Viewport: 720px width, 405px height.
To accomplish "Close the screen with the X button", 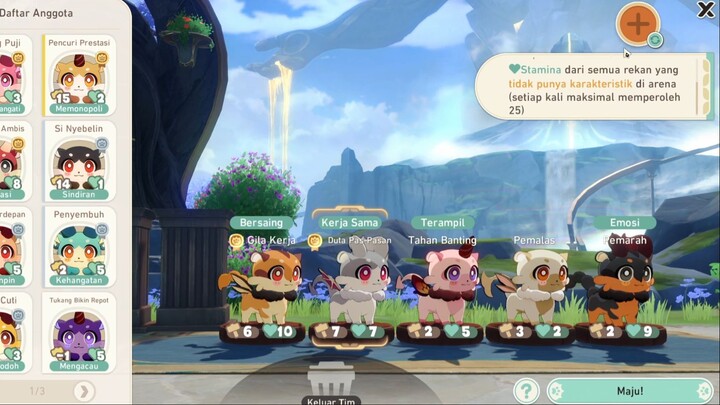I will (705, 10).
